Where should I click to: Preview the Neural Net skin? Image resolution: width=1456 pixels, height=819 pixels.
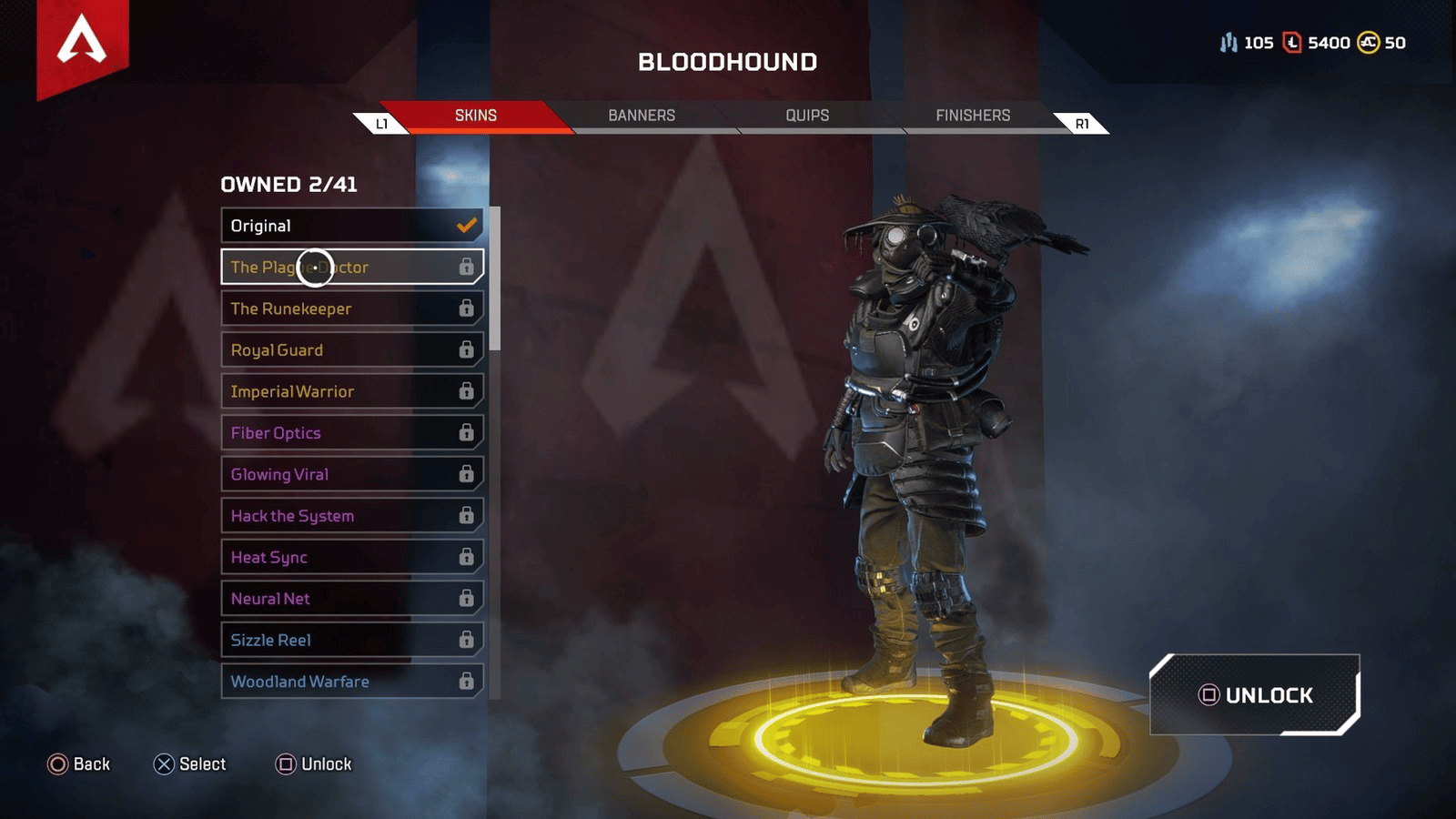(351, 599)
